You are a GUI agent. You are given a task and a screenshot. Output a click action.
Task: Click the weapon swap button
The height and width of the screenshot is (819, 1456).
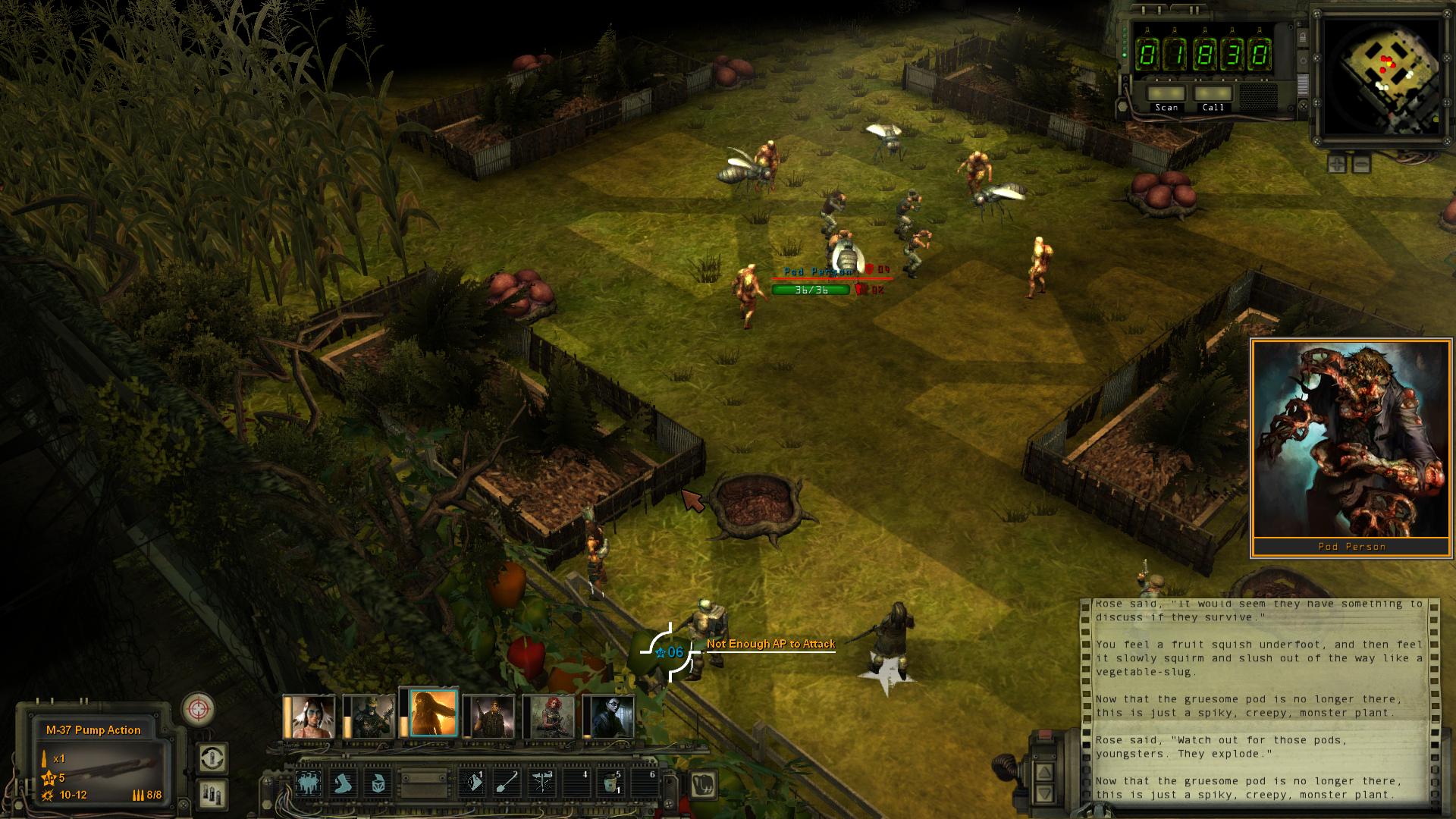click(x=213, y=758)
